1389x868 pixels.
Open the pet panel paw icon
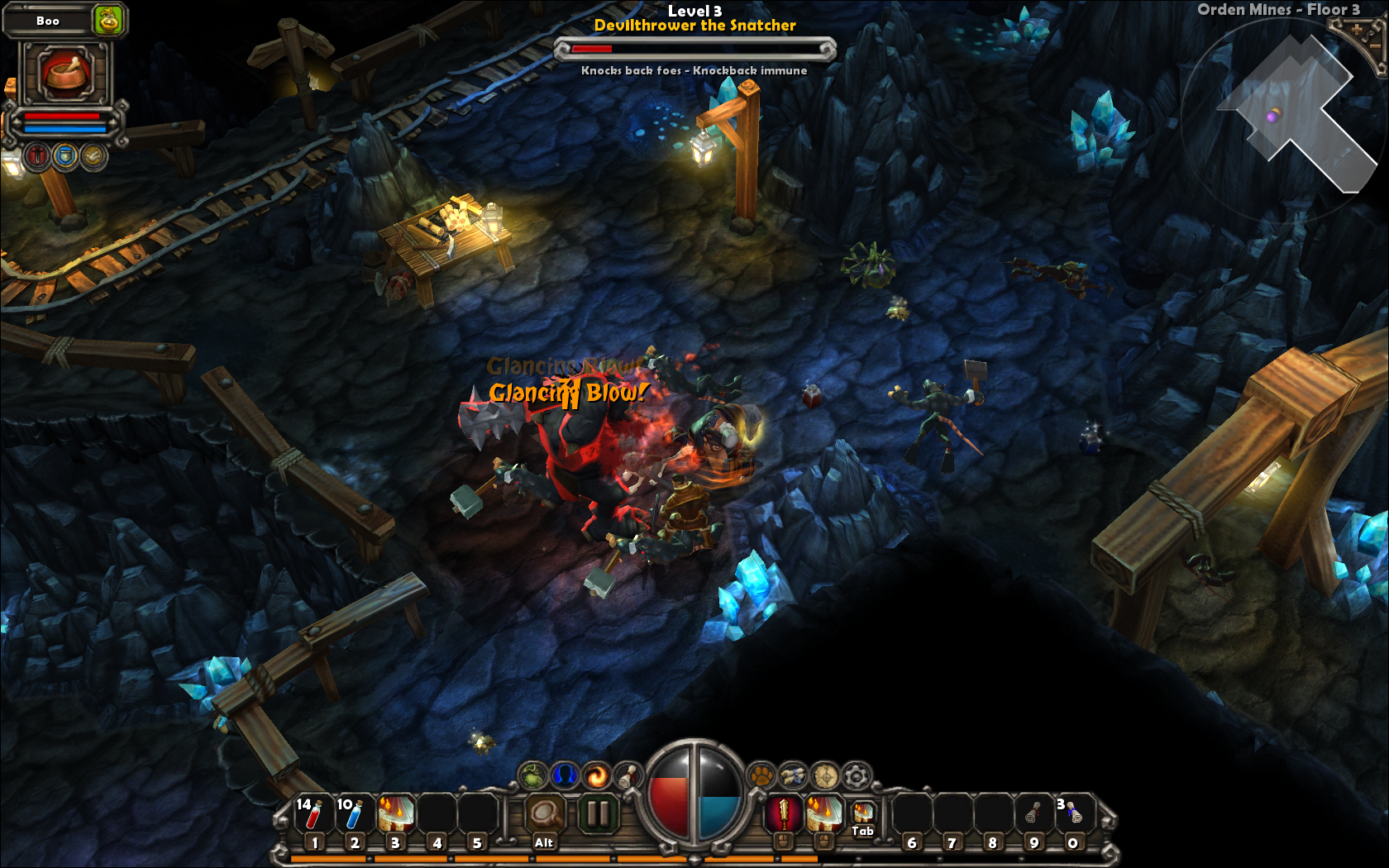761,777
